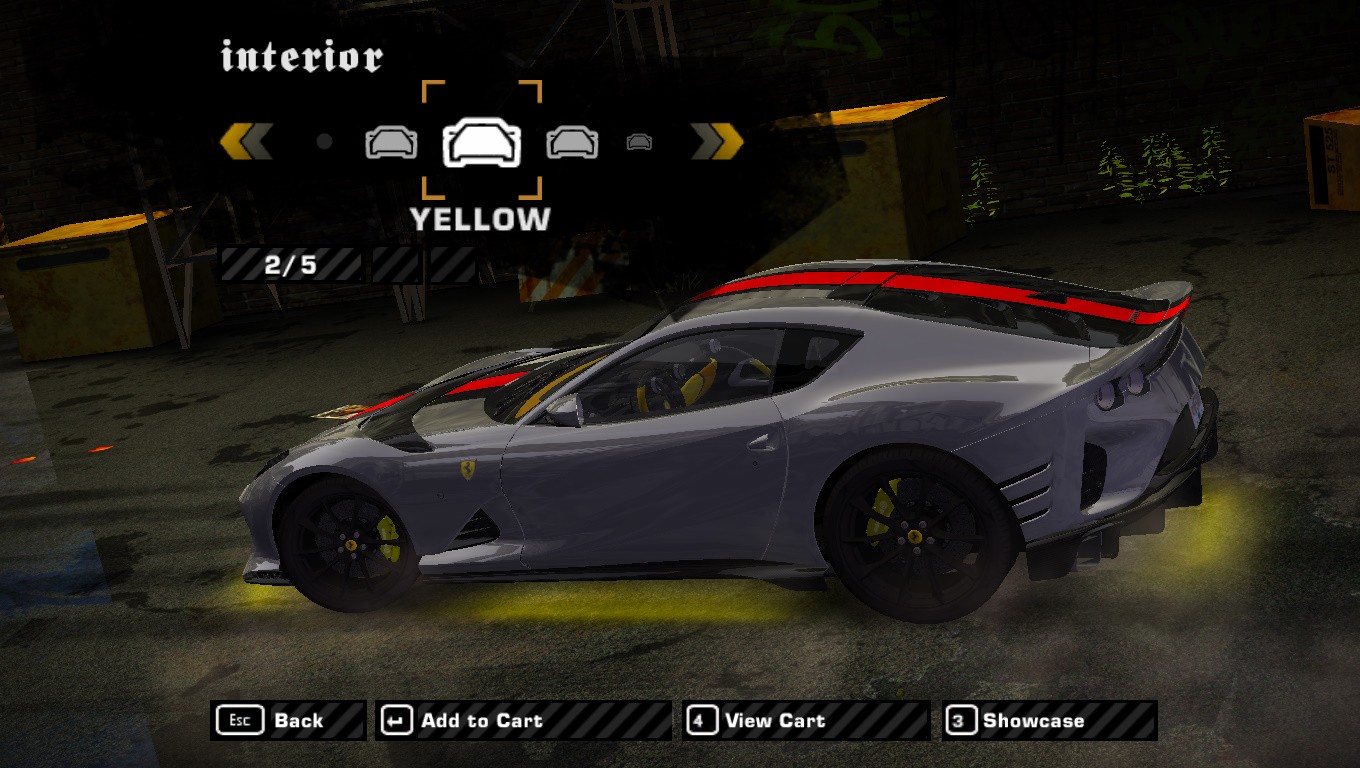
Task: Select the highlighted Yellow interior car icon
Action: pyautogui.click(x=482, y=142)
